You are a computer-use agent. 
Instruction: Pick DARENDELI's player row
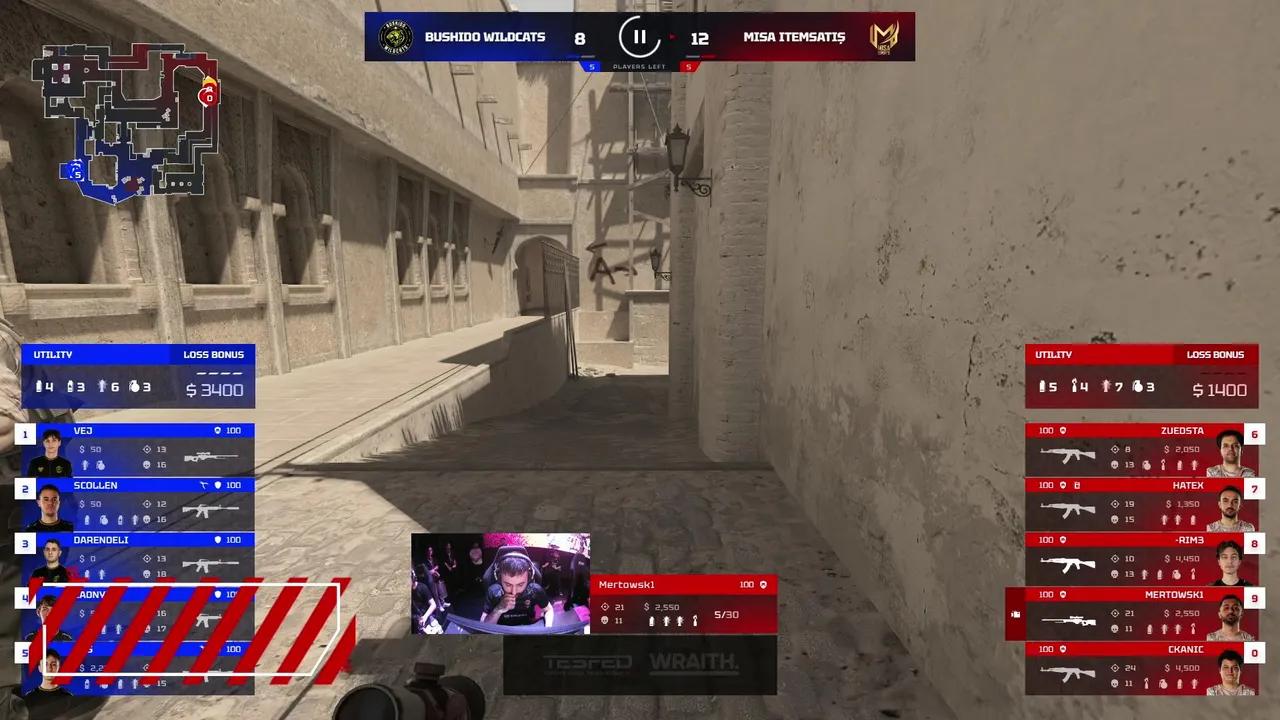coord(138,558)
